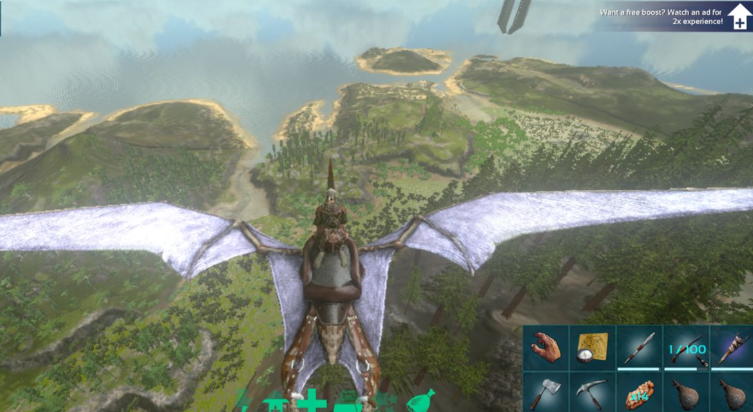Screen dimensions: 753x412
Task: Select the weapon slot showing 1/100
Action: (686, 347)
